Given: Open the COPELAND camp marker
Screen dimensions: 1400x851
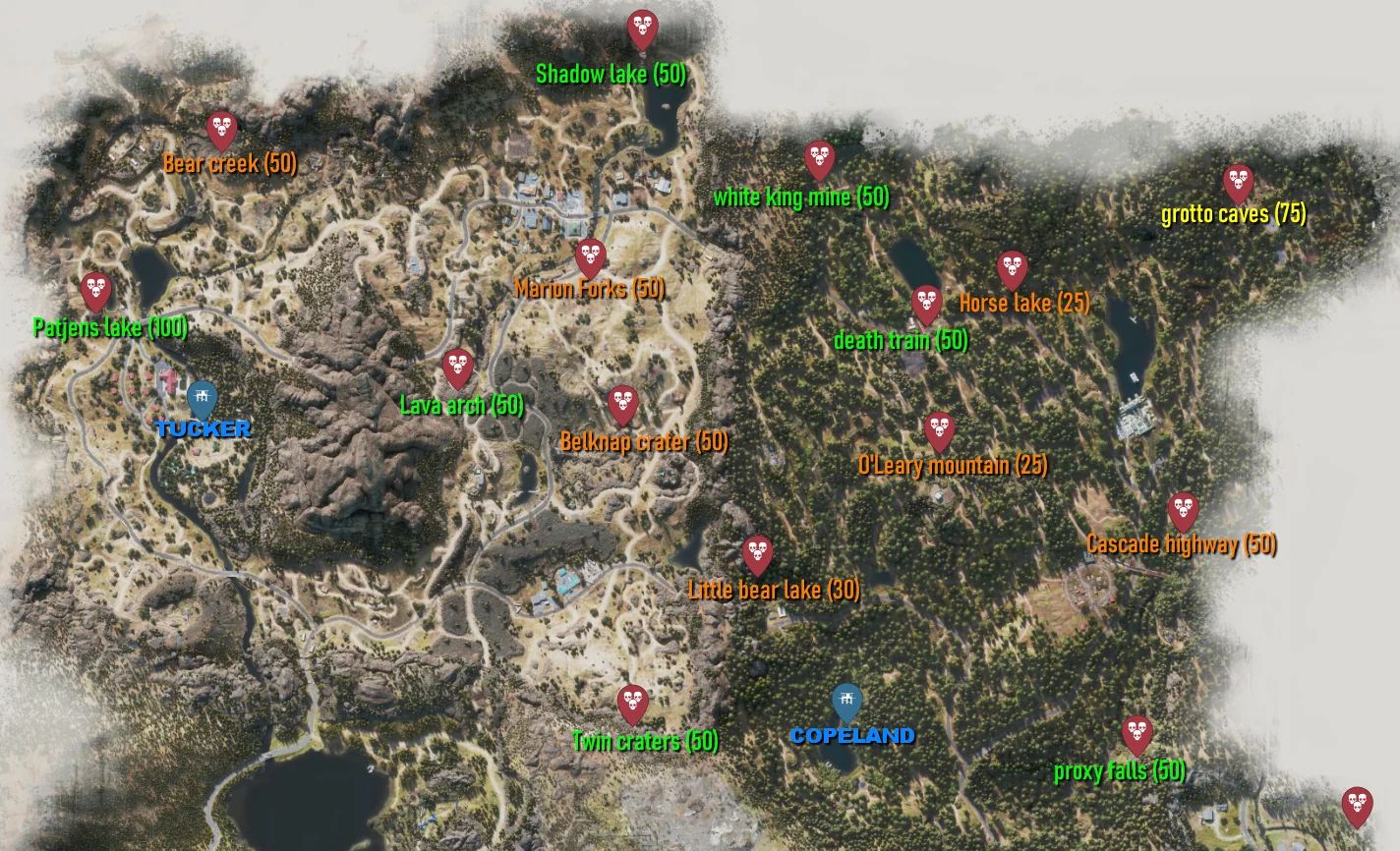Looking at the screenshot, I should (x=847, y=700).
